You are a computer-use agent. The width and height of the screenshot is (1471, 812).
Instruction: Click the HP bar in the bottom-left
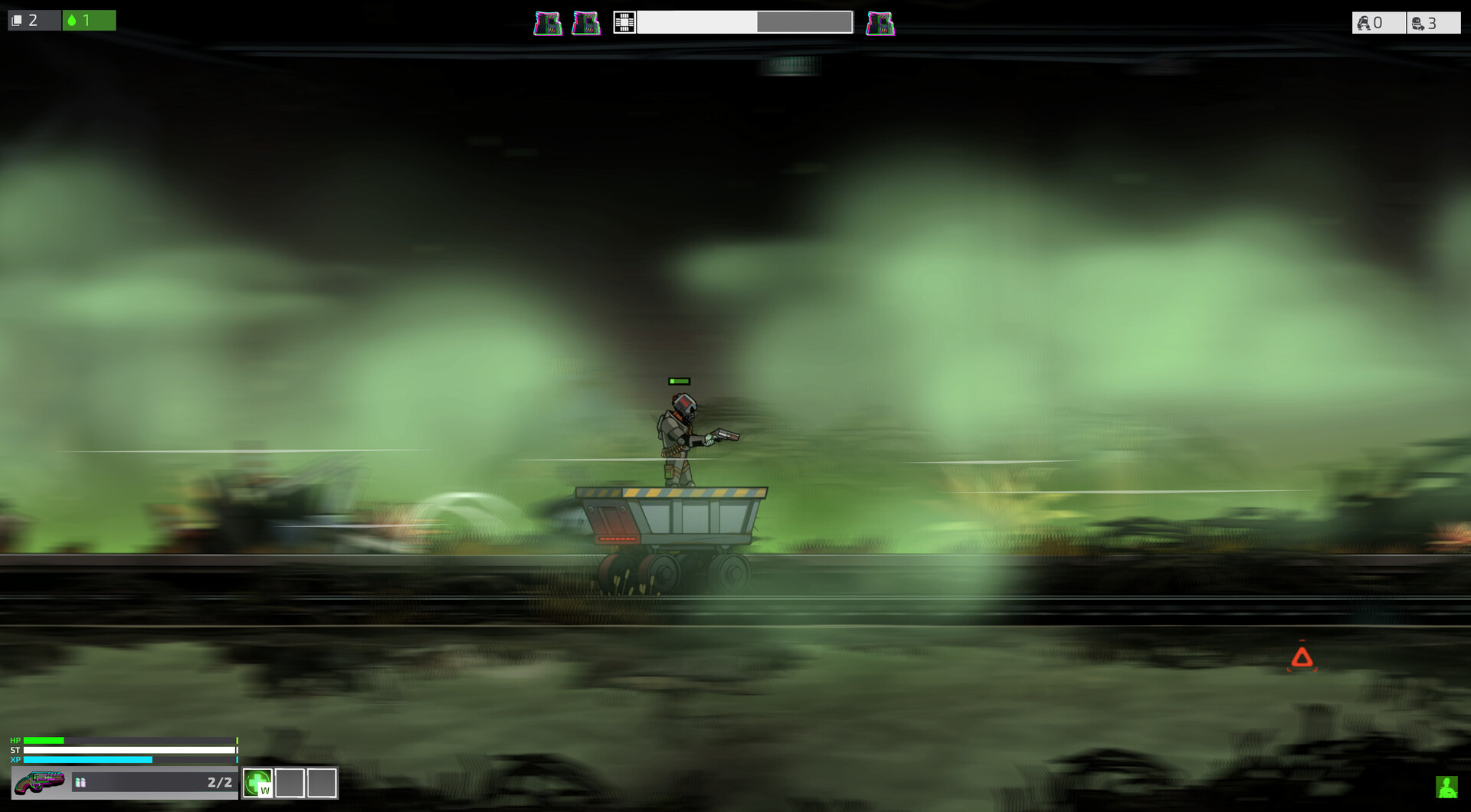(x=129, y=741)
